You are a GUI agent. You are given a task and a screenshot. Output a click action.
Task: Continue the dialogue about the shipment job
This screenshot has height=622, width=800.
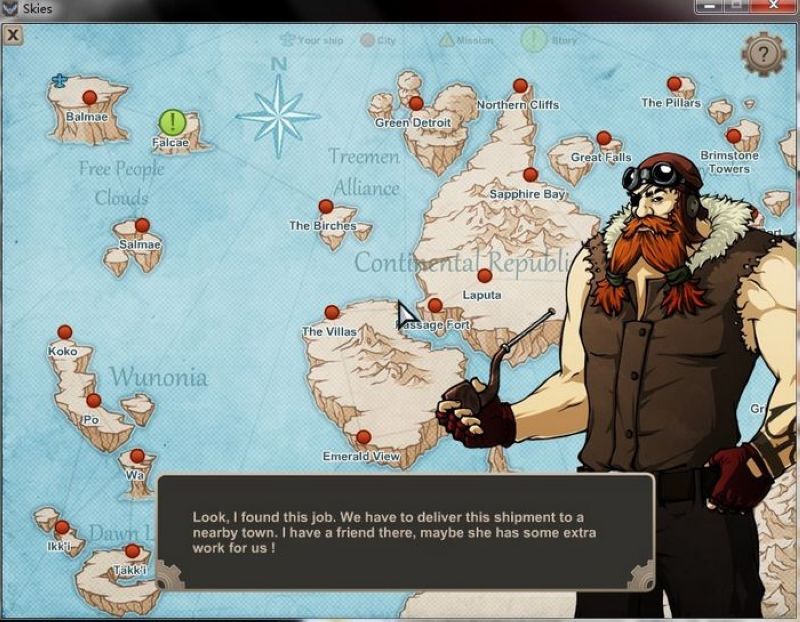tap(405, 532)
